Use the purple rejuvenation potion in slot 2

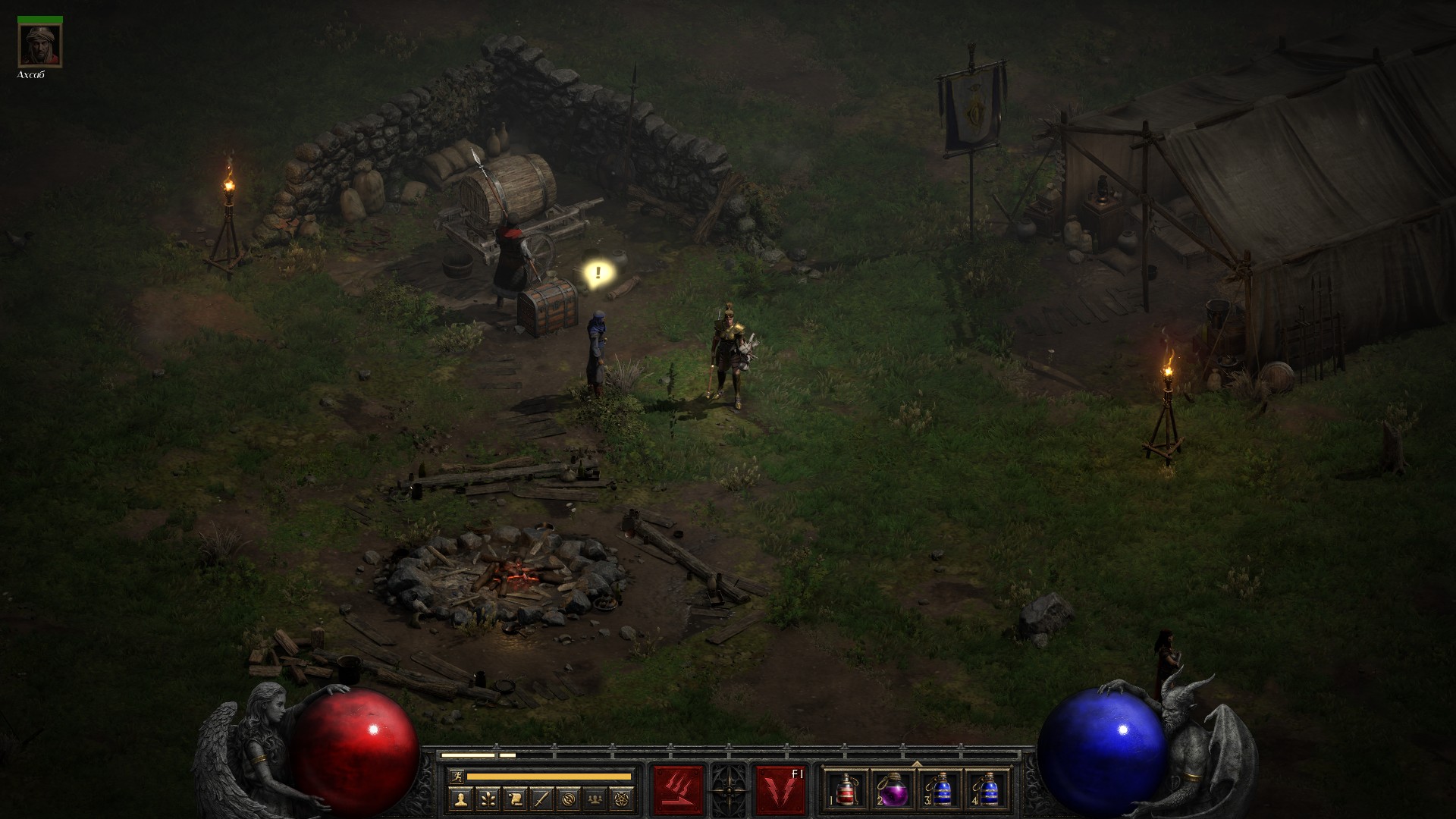tap(893, 790)
